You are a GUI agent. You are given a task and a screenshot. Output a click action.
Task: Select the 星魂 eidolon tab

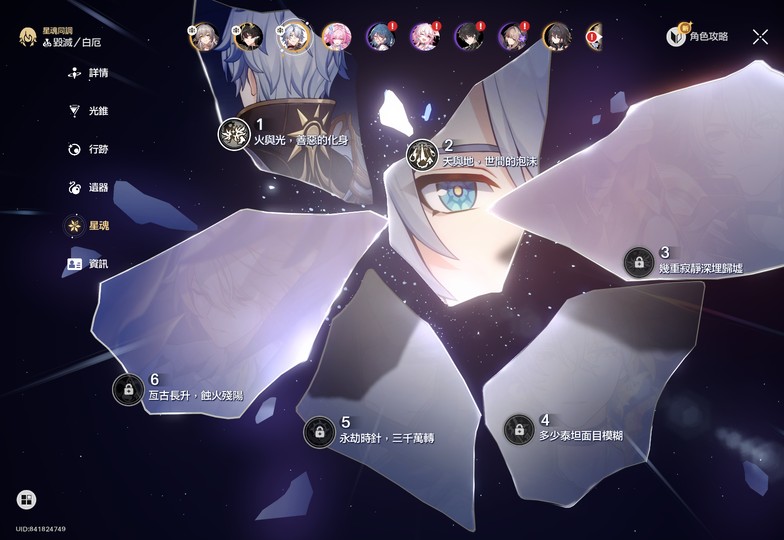tap(88, 226)
